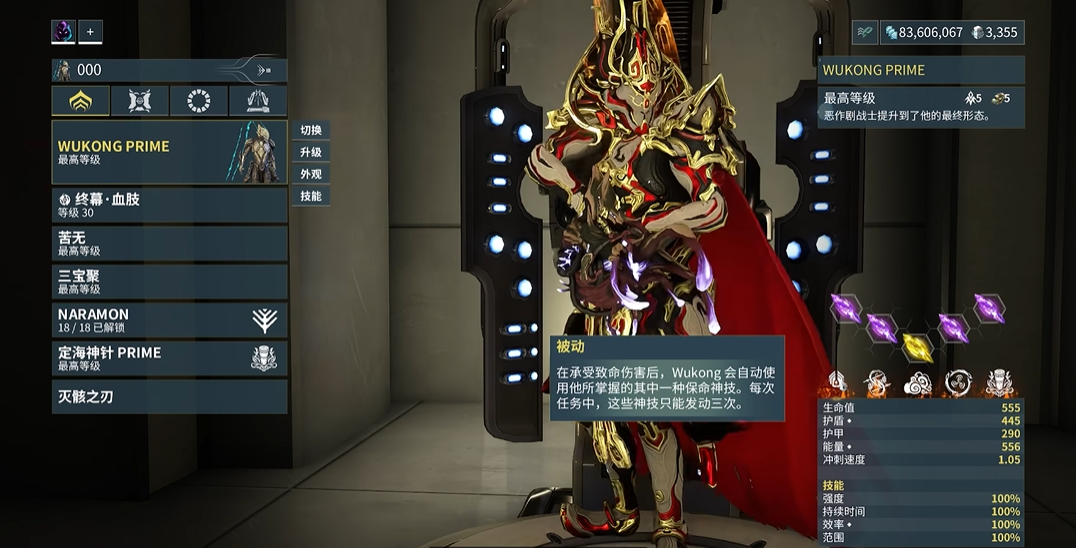1076x548 pixels.
Task: Click the 切换 (switch) button
Action: click(311, 131)
